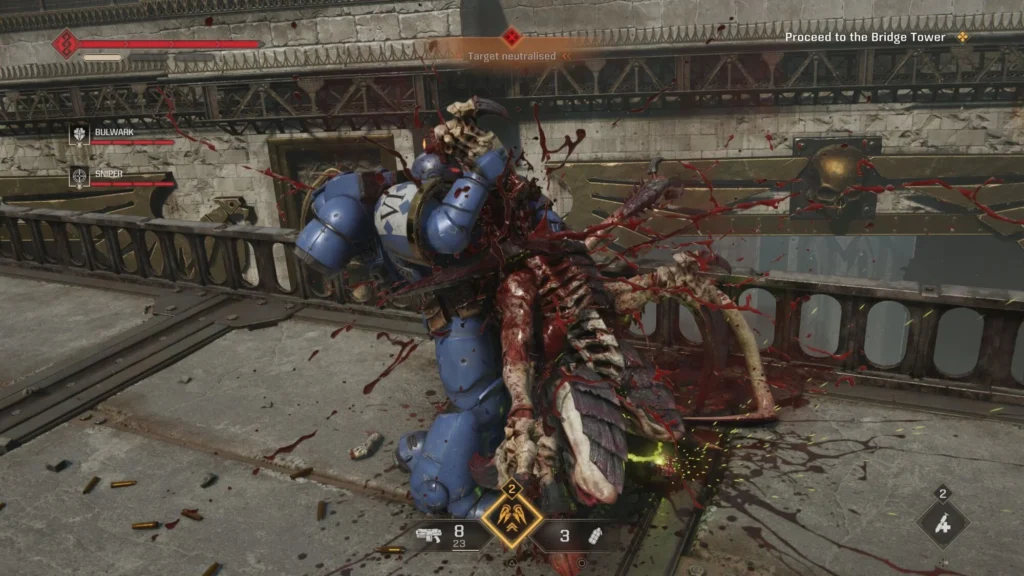Click the red diamond above Target neutralised

[x=512, y=37]
